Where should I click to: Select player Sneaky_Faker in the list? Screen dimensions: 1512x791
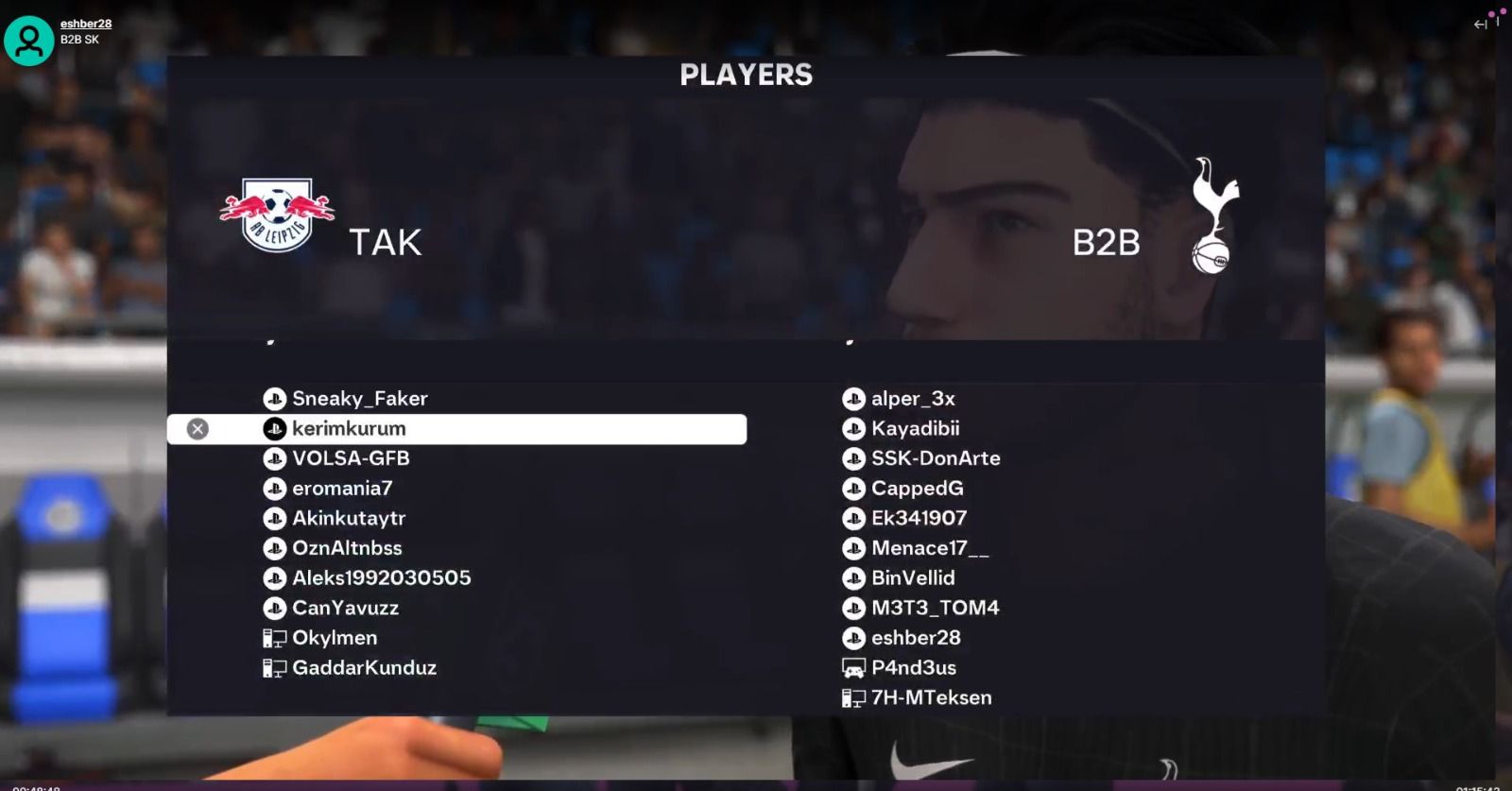pos(359,399)
